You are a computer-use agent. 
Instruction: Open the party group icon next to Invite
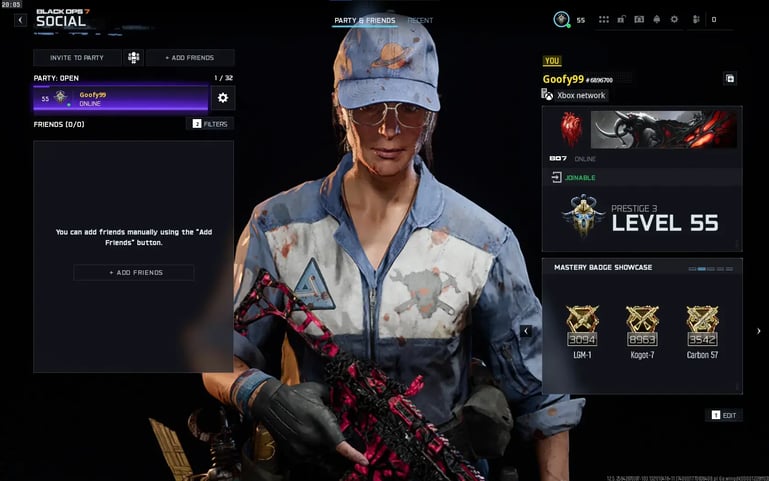(134, 58)
